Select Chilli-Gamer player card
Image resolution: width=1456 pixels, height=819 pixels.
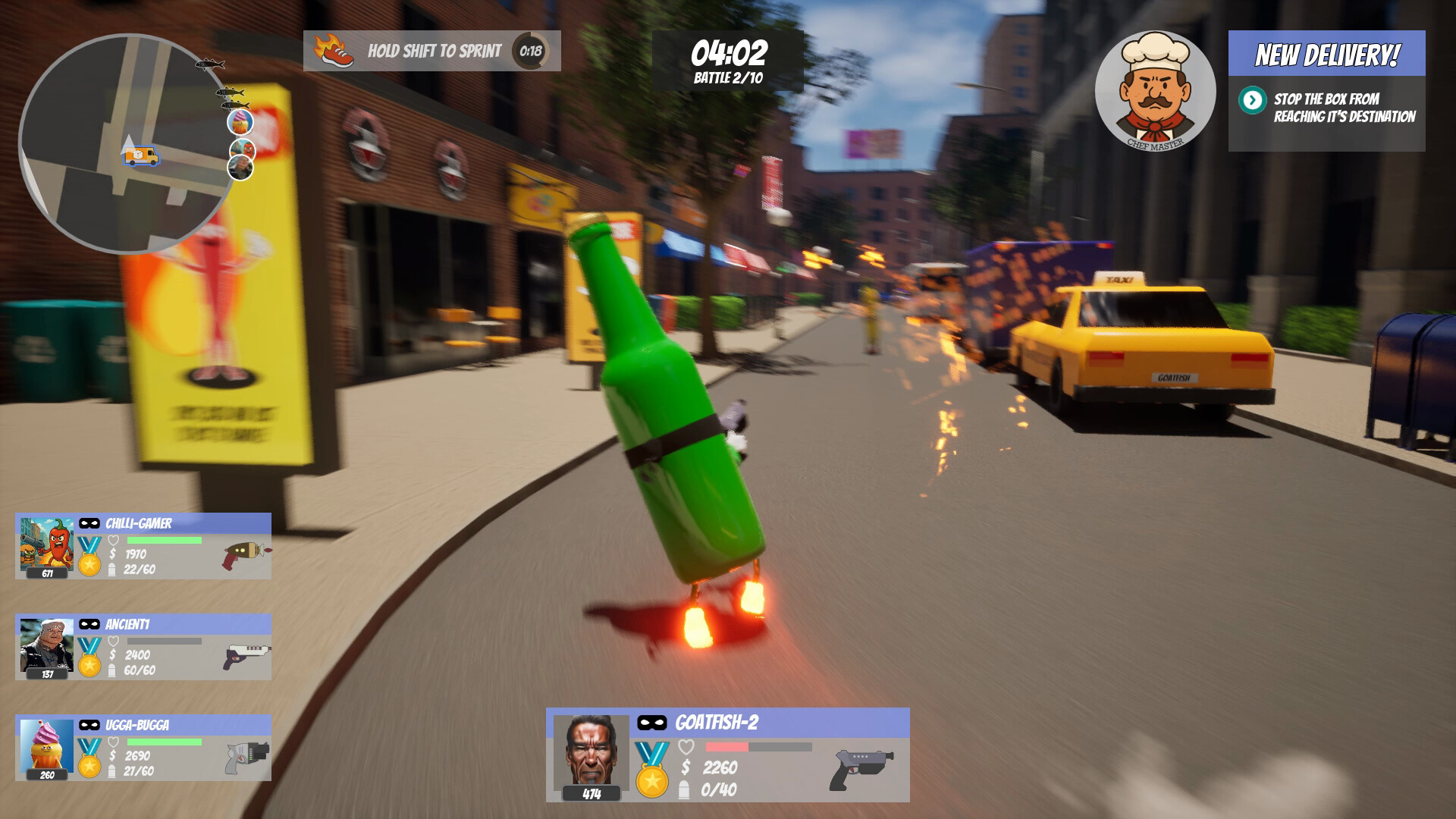tap(143, 546)
